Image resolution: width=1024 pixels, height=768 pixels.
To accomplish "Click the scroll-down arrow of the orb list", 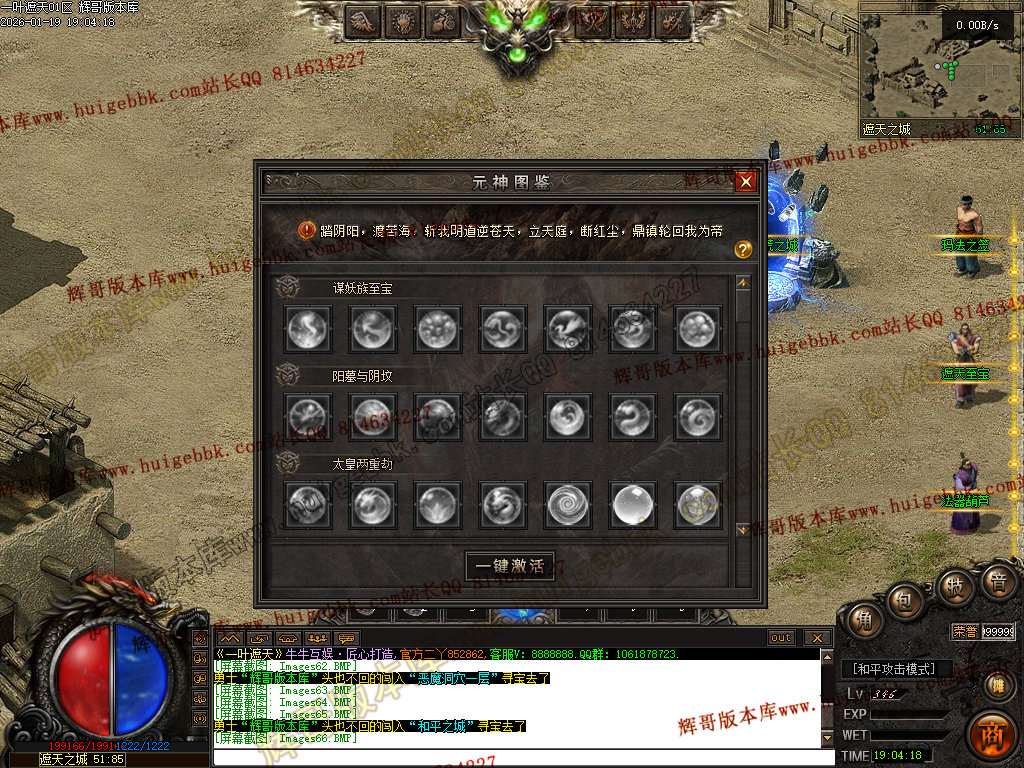I will point(742,529).
